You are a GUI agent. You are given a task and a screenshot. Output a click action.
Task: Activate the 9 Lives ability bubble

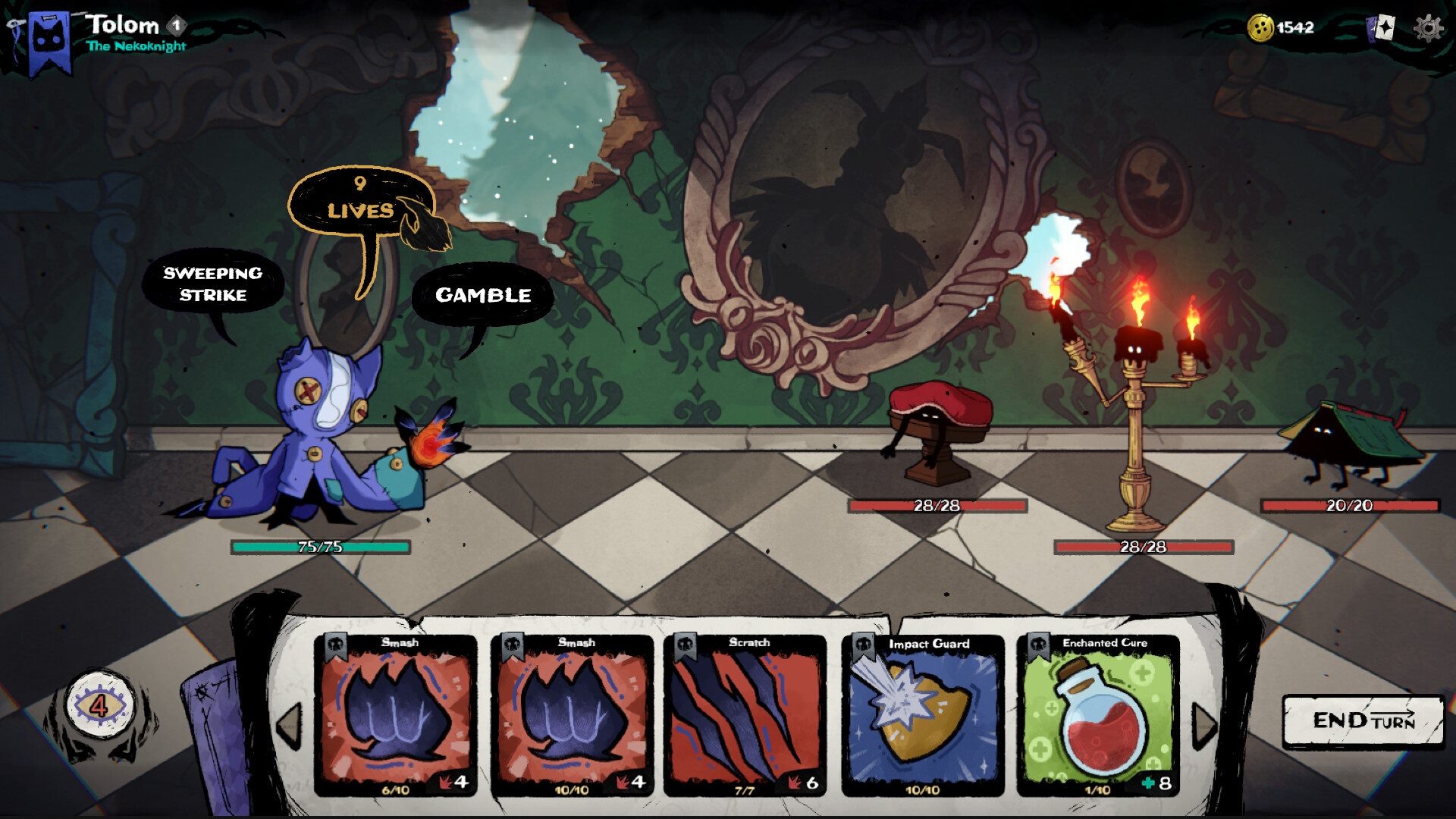coord(359,199)
